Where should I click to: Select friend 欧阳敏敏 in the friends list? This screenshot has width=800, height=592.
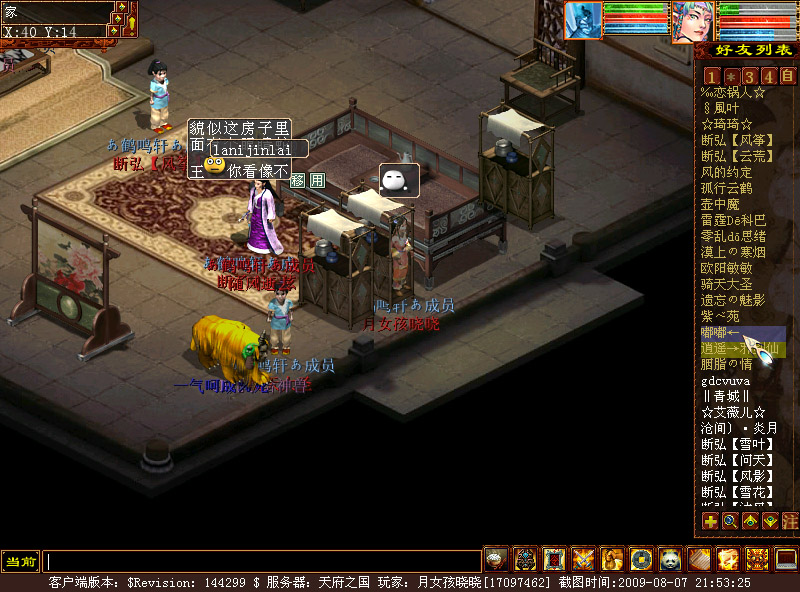(727, 268)
